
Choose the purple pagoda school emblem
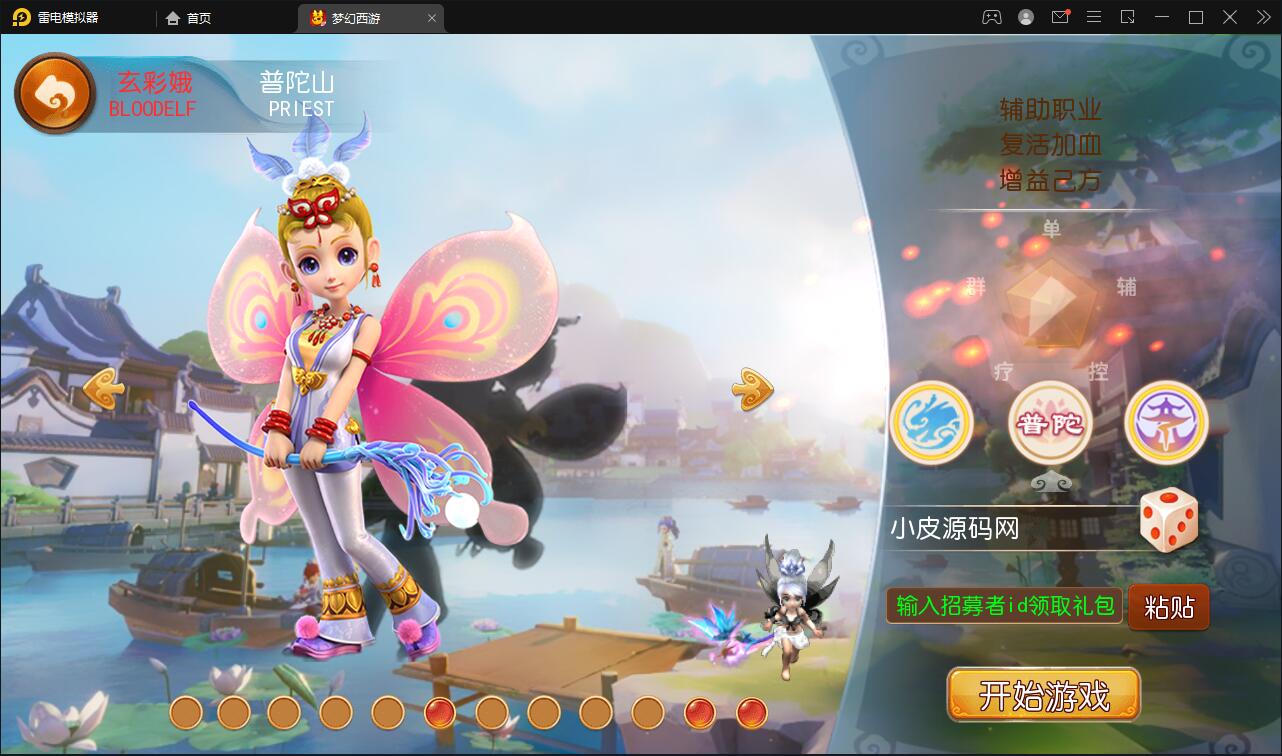1166,423
